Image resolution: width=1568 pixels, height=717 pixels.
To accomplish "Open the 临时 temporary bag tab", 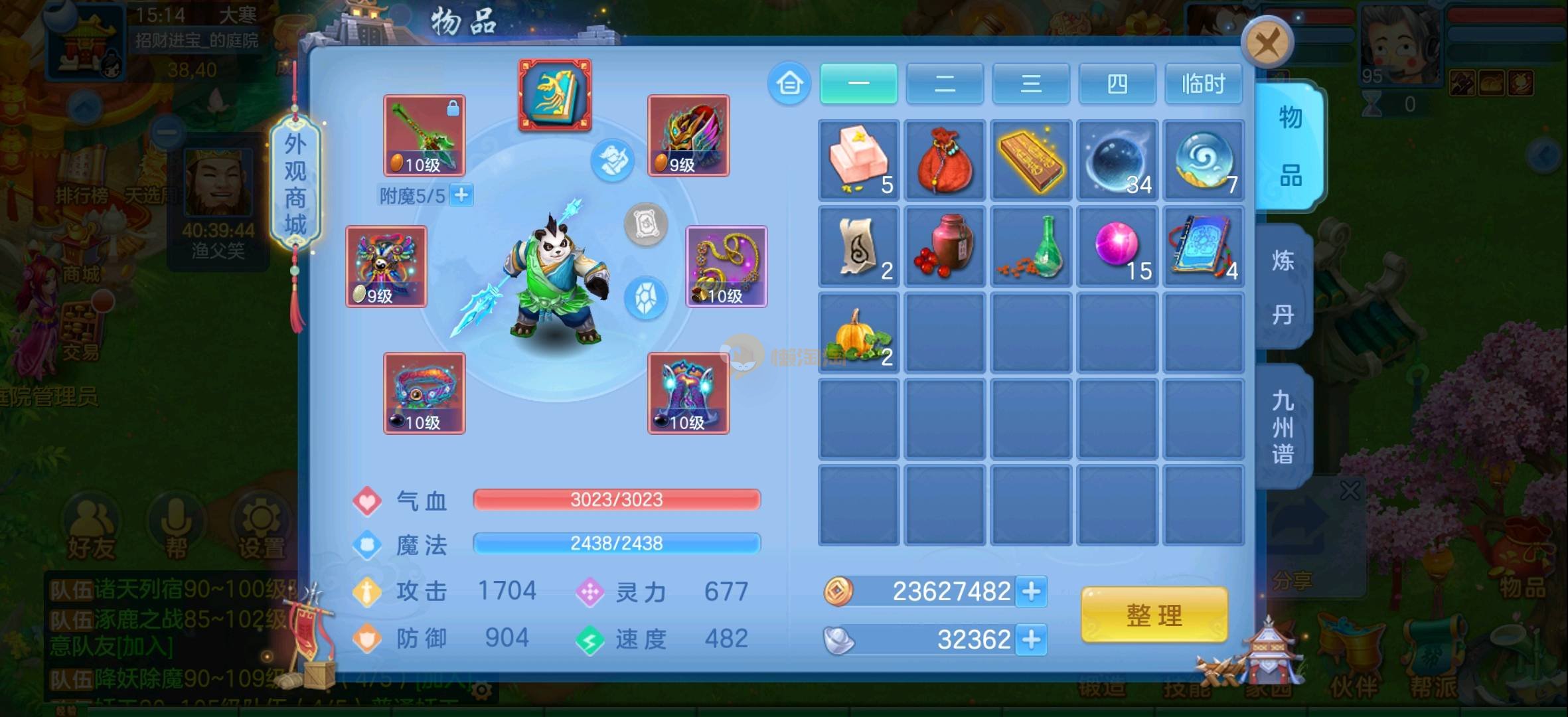I will (1203, 84).
